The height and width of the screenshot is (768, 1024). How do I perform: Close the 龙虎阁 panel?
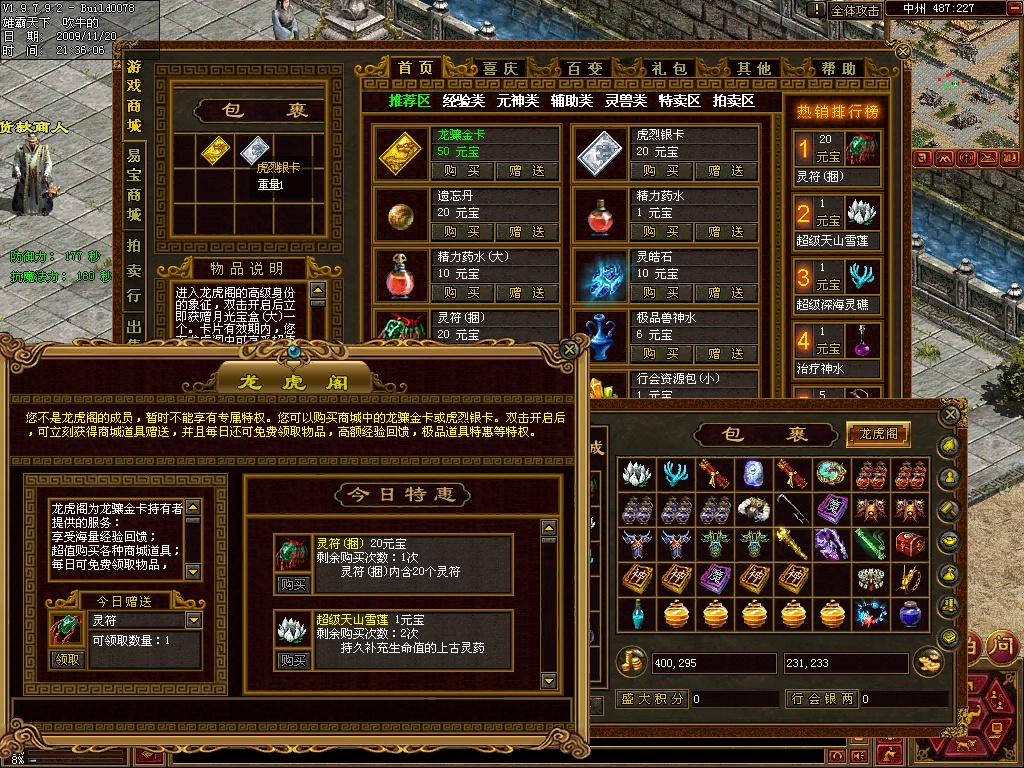570,349
